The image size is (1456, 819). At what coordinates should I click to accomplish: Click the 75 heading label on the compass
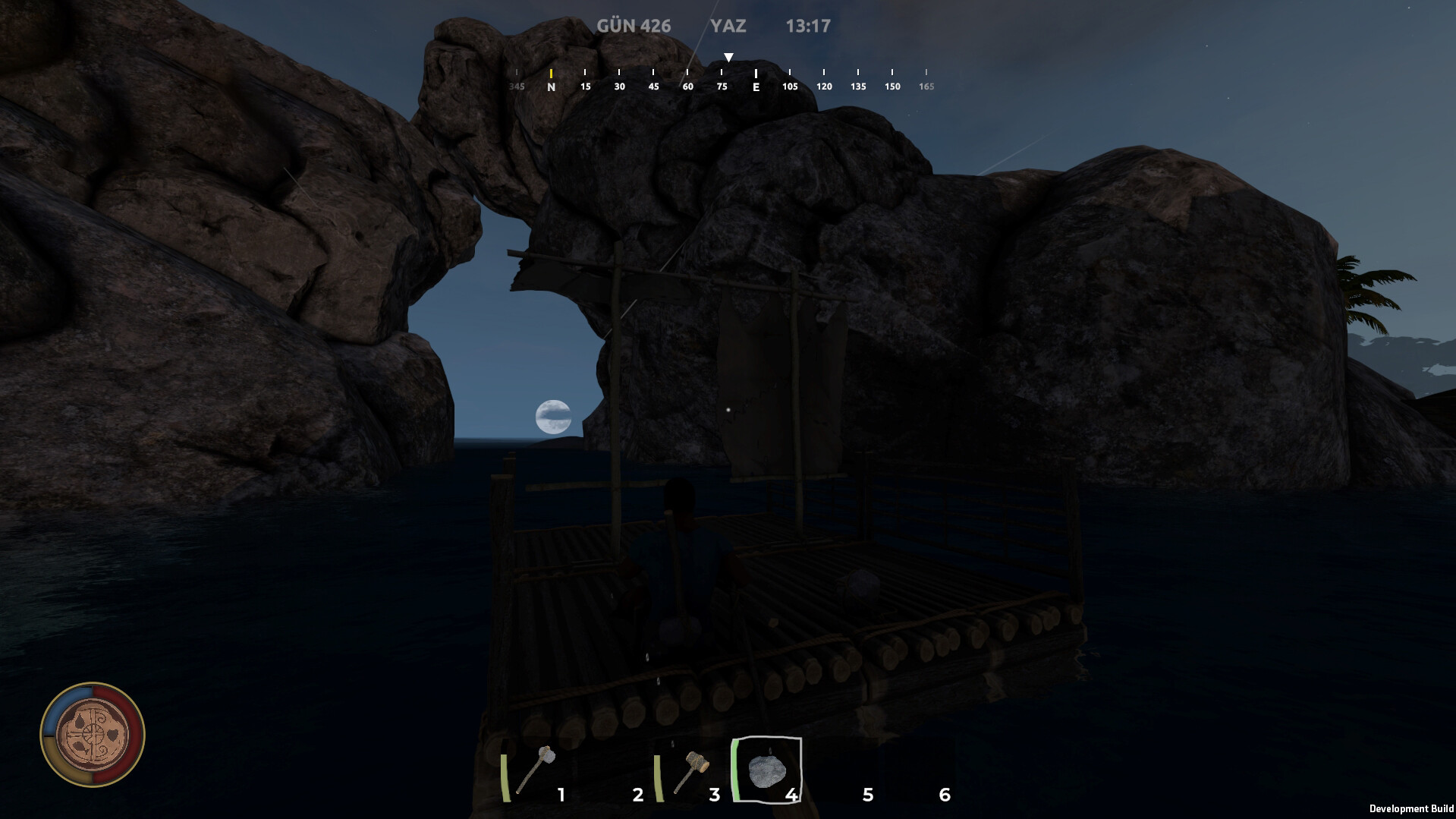click(x=721, y=86)
